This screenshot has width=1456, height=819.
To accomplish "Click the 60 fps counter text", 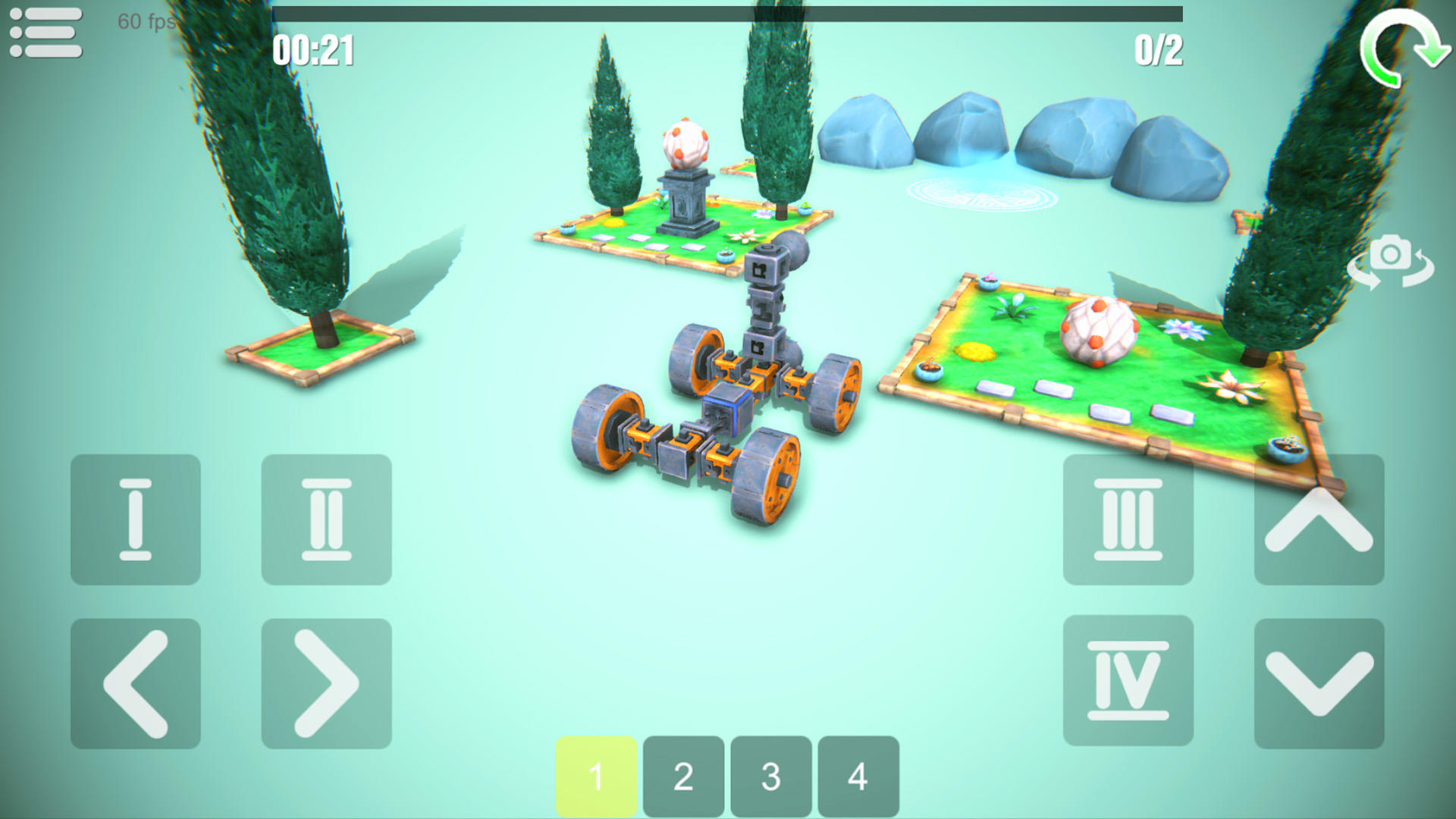I will point(148,24).
